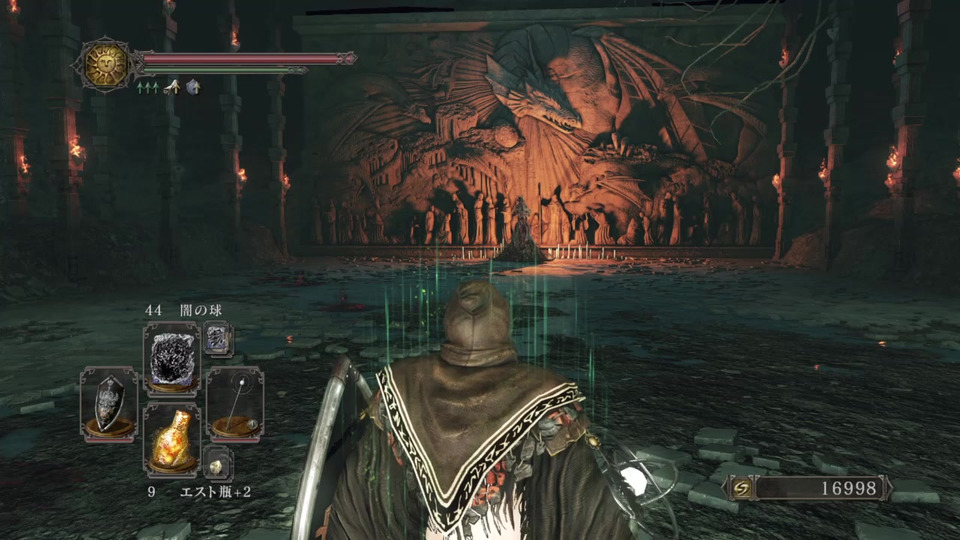Viewport: 960px width, 540px height.
Task: Select the right-hand staff weapon slot
Action: [x=235, y=403]
